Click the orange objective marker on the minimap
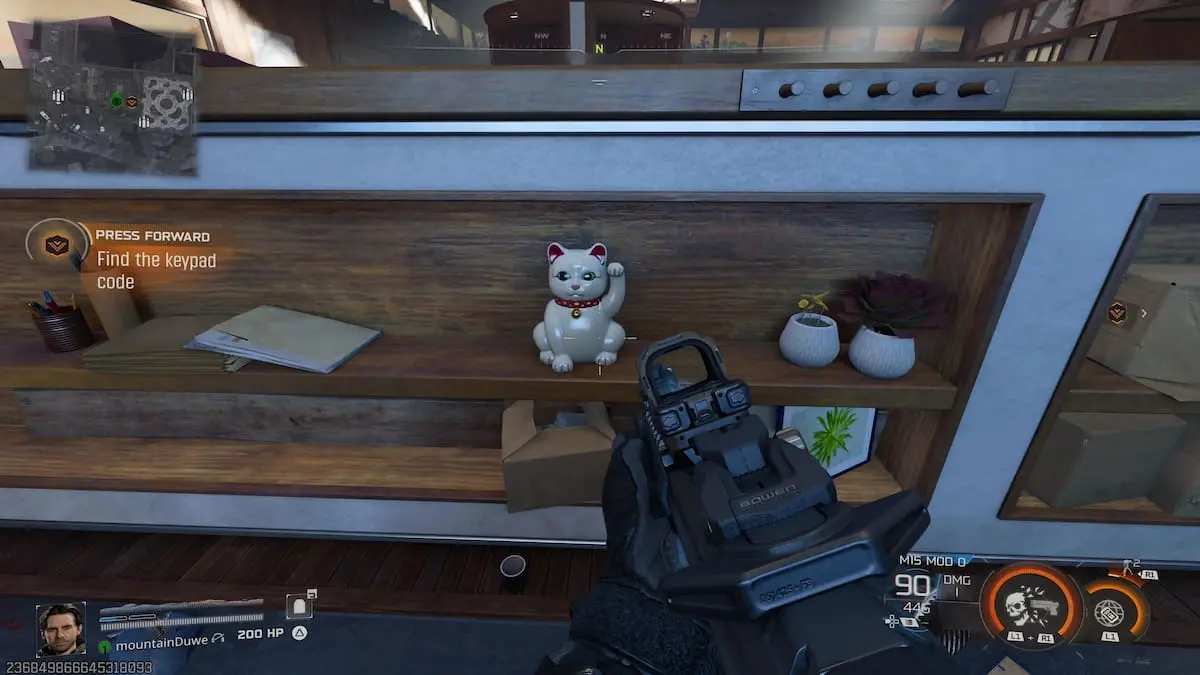The width and height of the screenshot is (1200, 675). coord(131,101)
